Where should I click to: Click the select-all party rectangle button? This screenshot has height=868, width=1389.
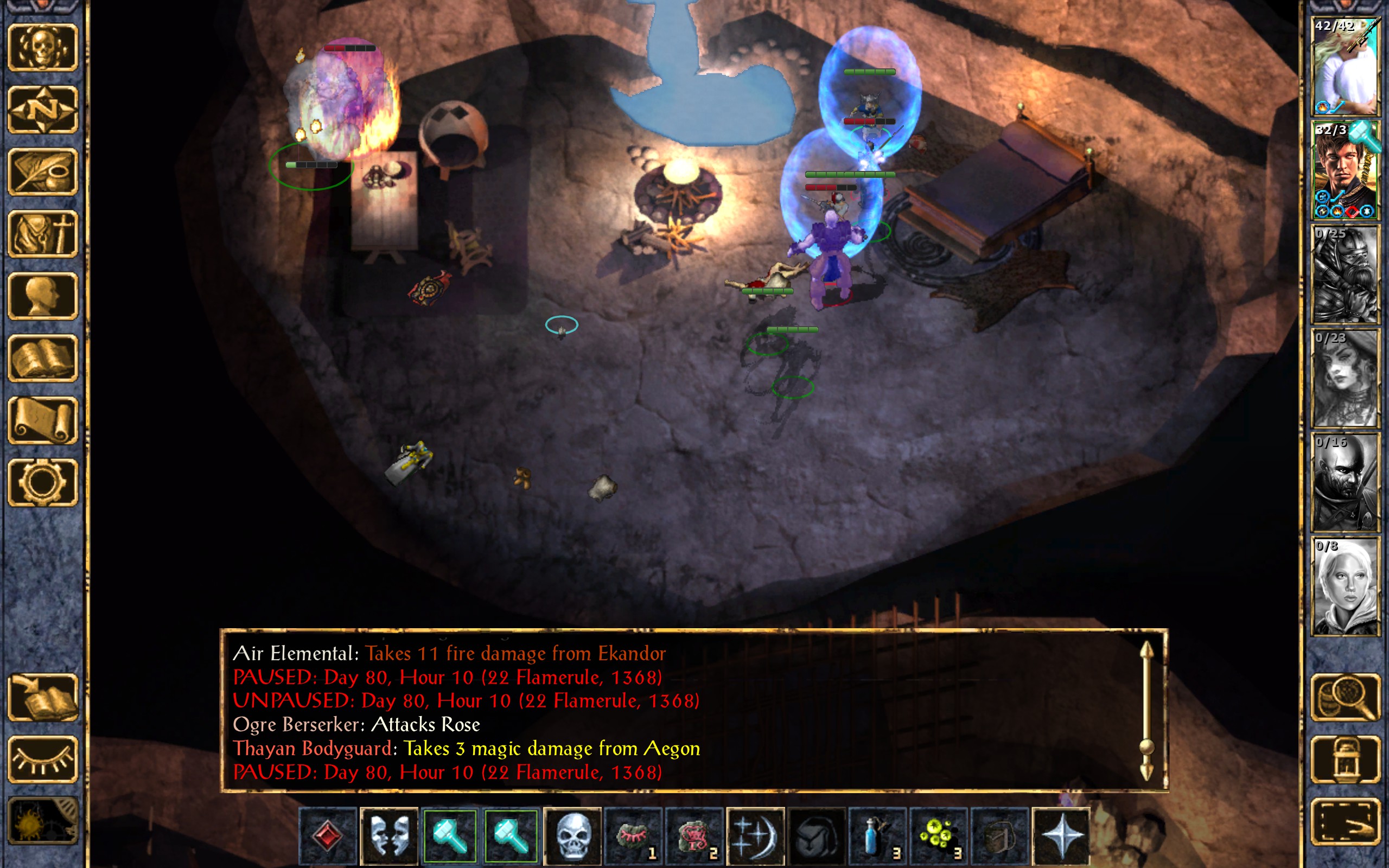click(1345, 821)
